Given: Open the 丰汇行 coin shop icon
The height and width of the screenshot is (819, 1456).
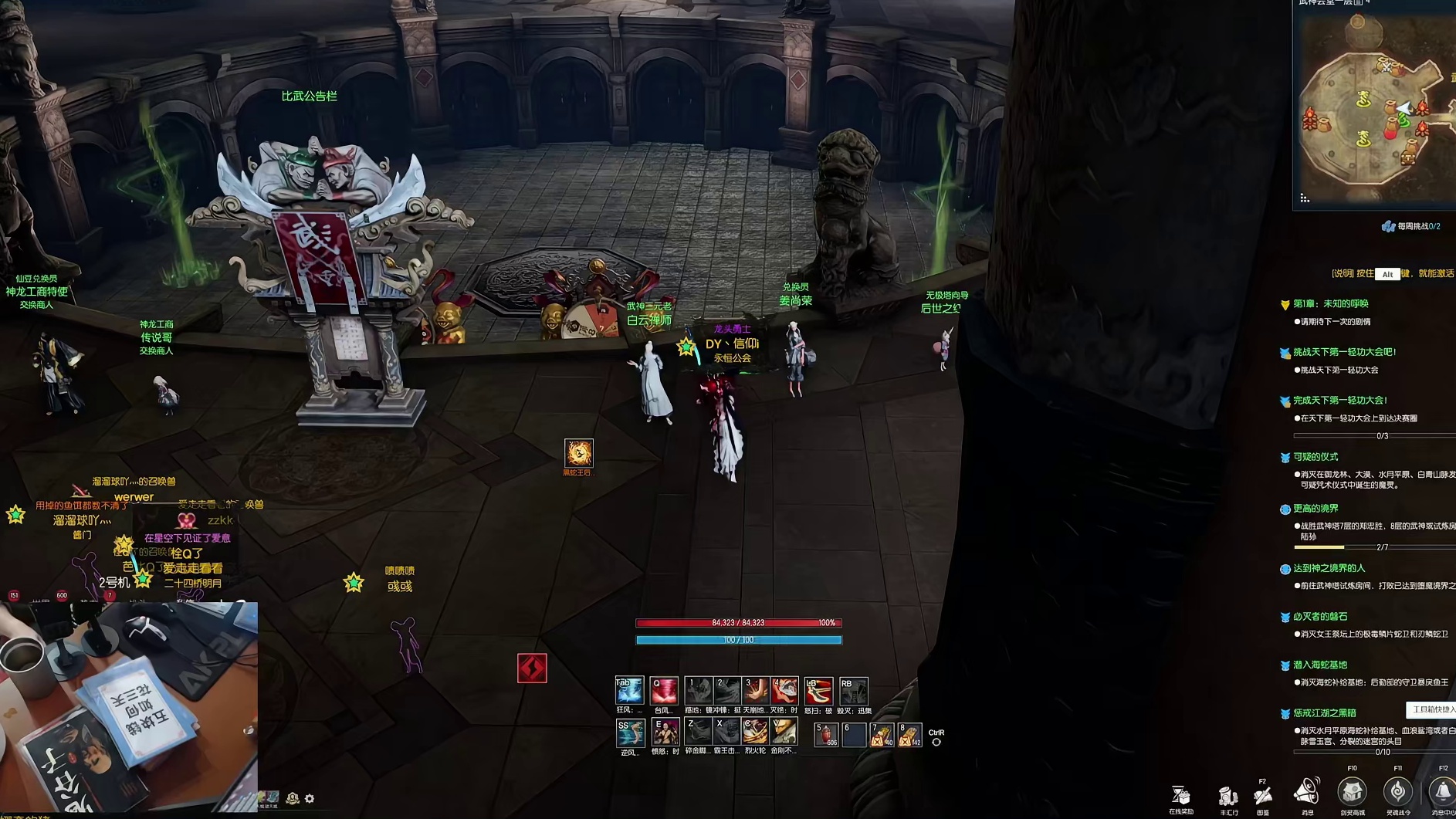Looking at the screenshot, I should pyautogui.click(x=1227, y=795).
